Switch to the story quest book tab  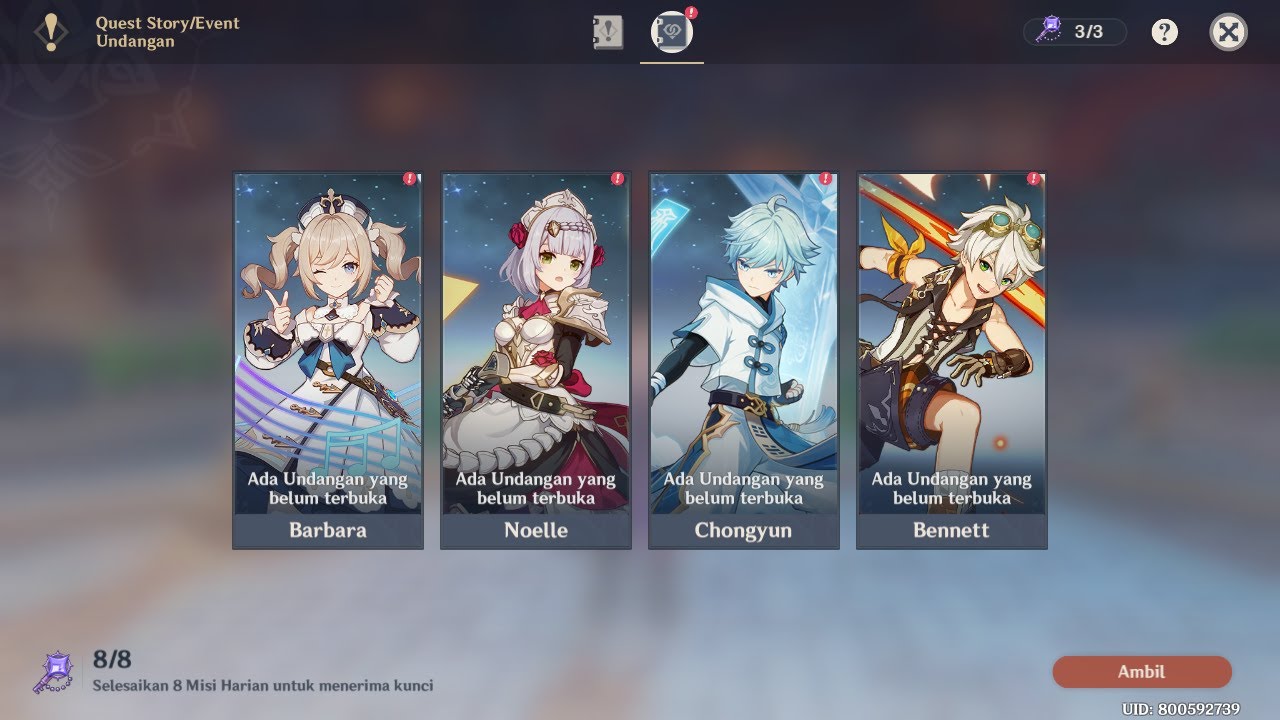tap(607, 32)
